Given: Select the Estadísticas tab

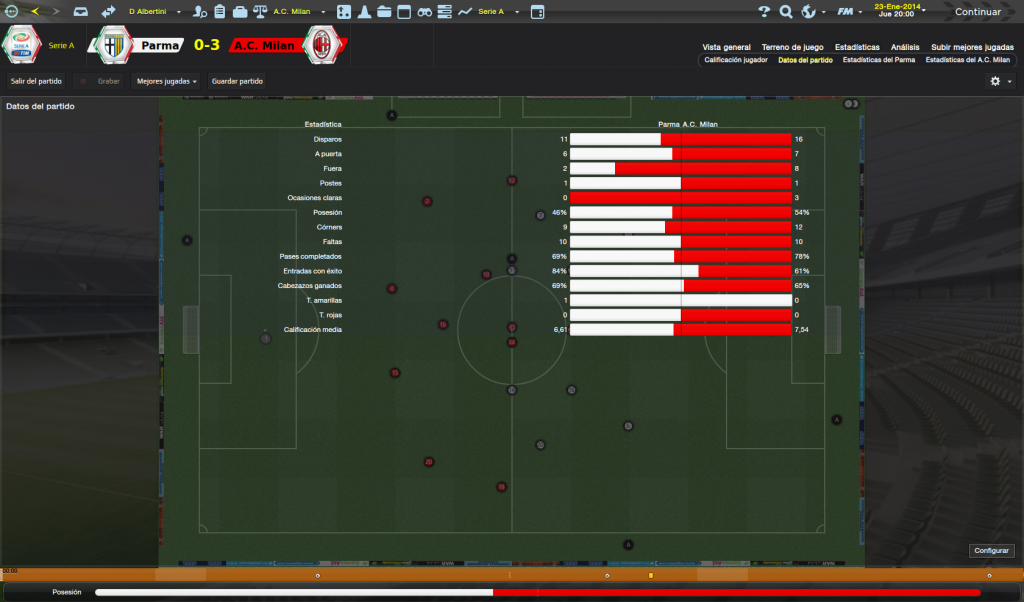Looking at the screenshot, I should pos(857,47).
